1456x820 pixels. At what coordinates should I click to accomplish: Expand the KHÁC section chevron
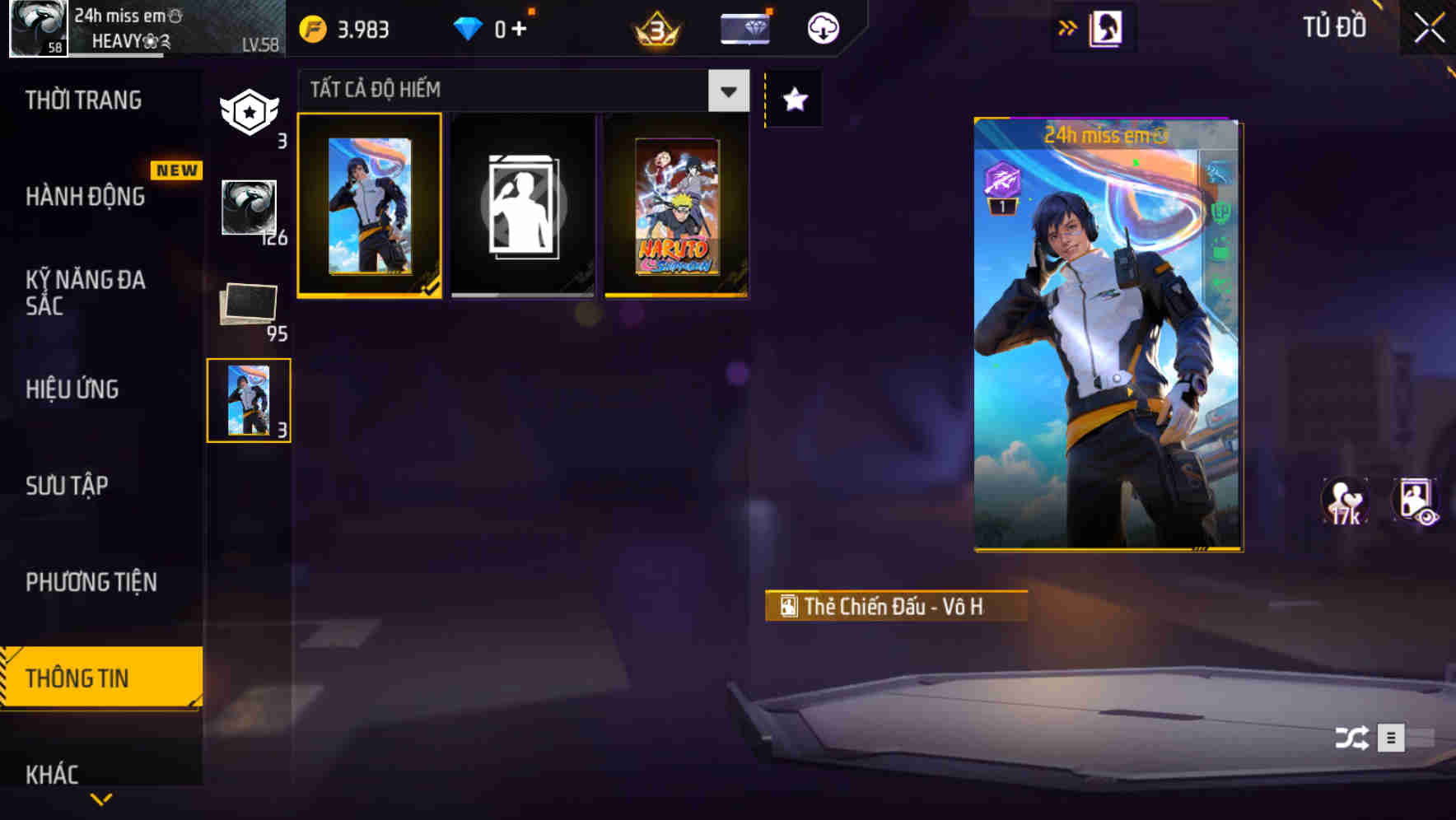click(x=100, y=800)
